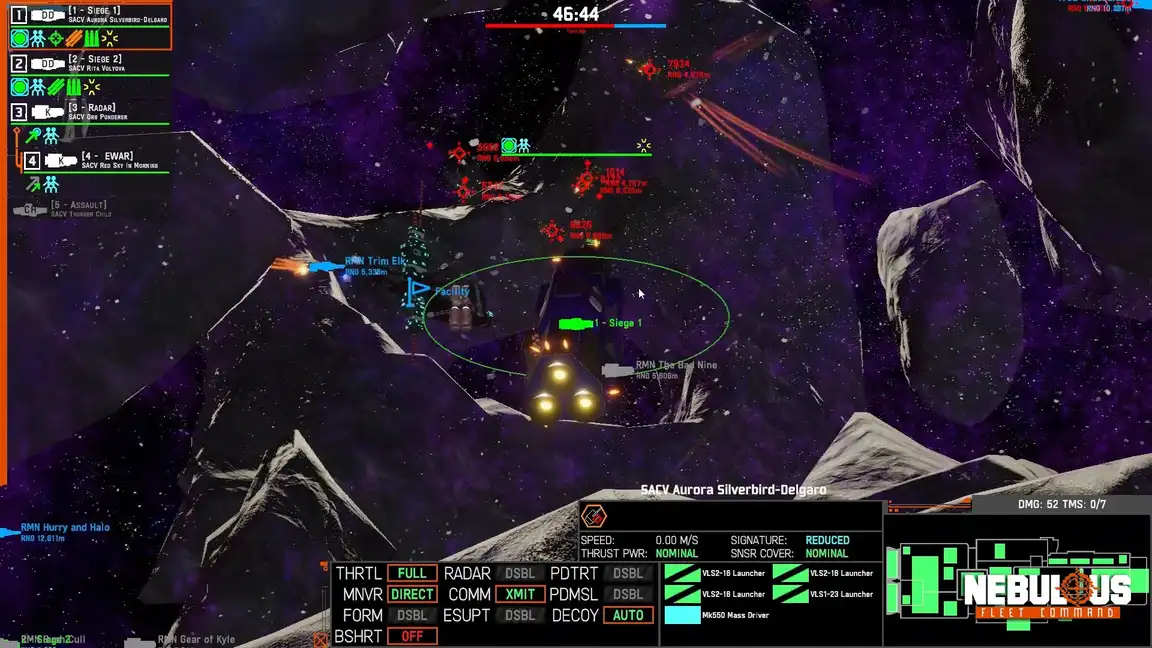This screenshot has height=648, width=1152.
Task: Switch the DECOY Auto setting
Action: coord(628,615)
